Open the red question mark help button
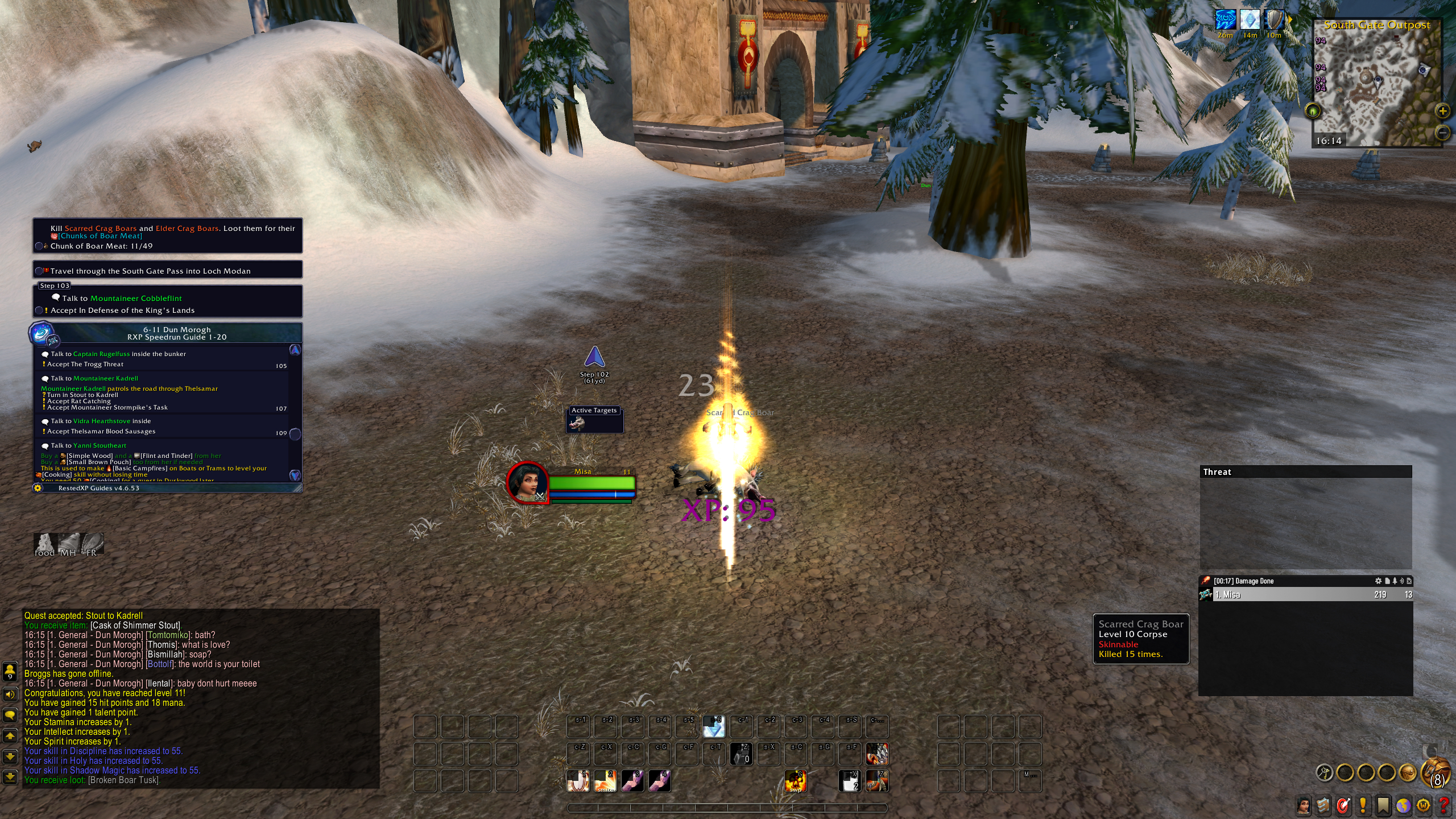This screenshot has width=1456, height=819. [1443, 805]
